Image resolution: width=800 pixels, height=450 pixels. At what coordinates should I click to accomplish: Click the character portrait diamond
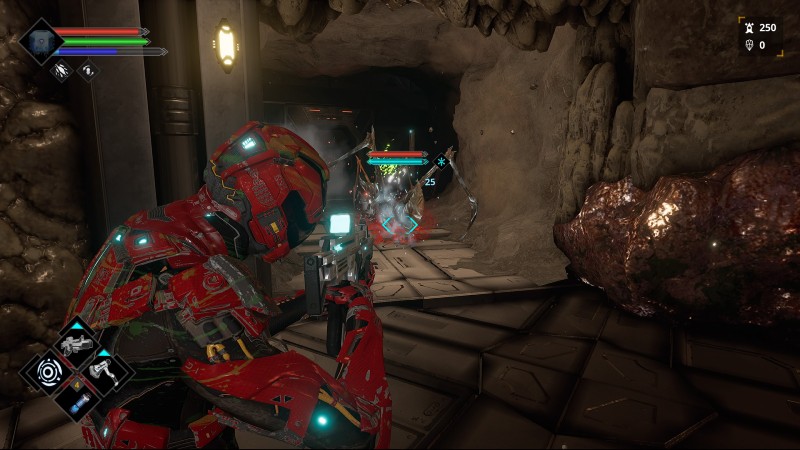[40, 42]
